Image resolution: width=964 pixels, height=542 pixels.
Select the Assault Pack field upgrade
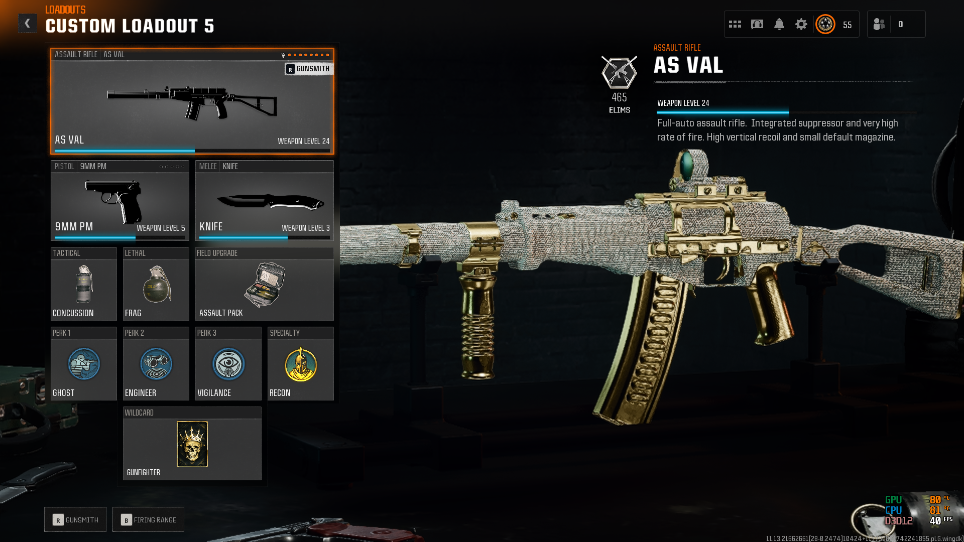[x=264, y=284]
